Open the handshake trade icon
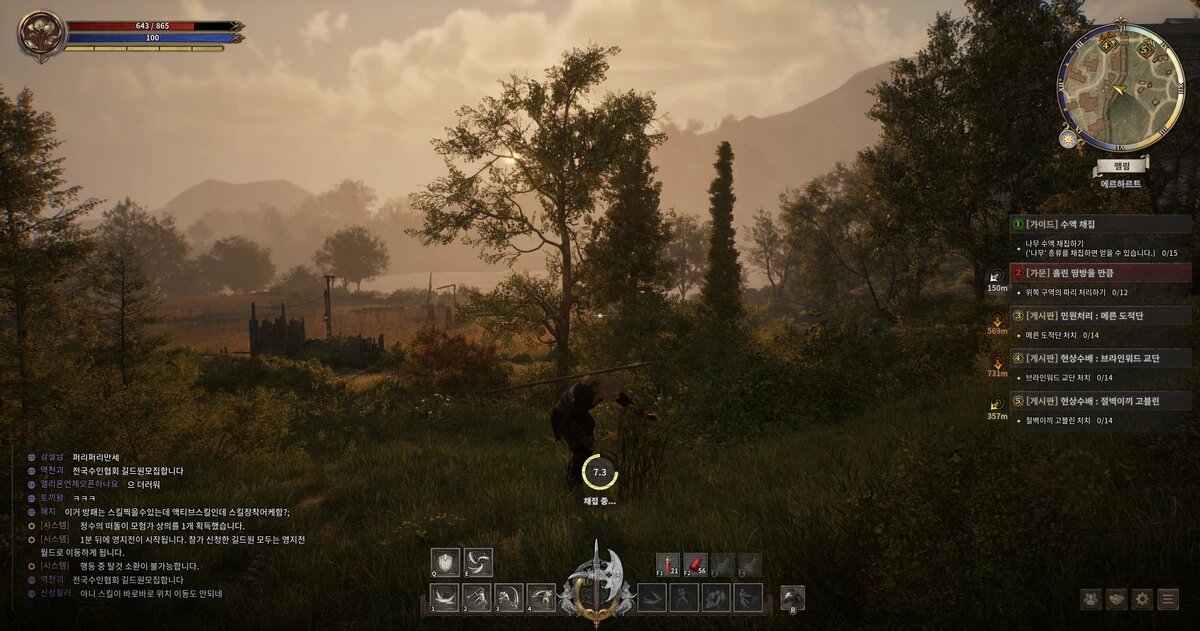This screenshot has height=631, width=1200. point(1117,600)
